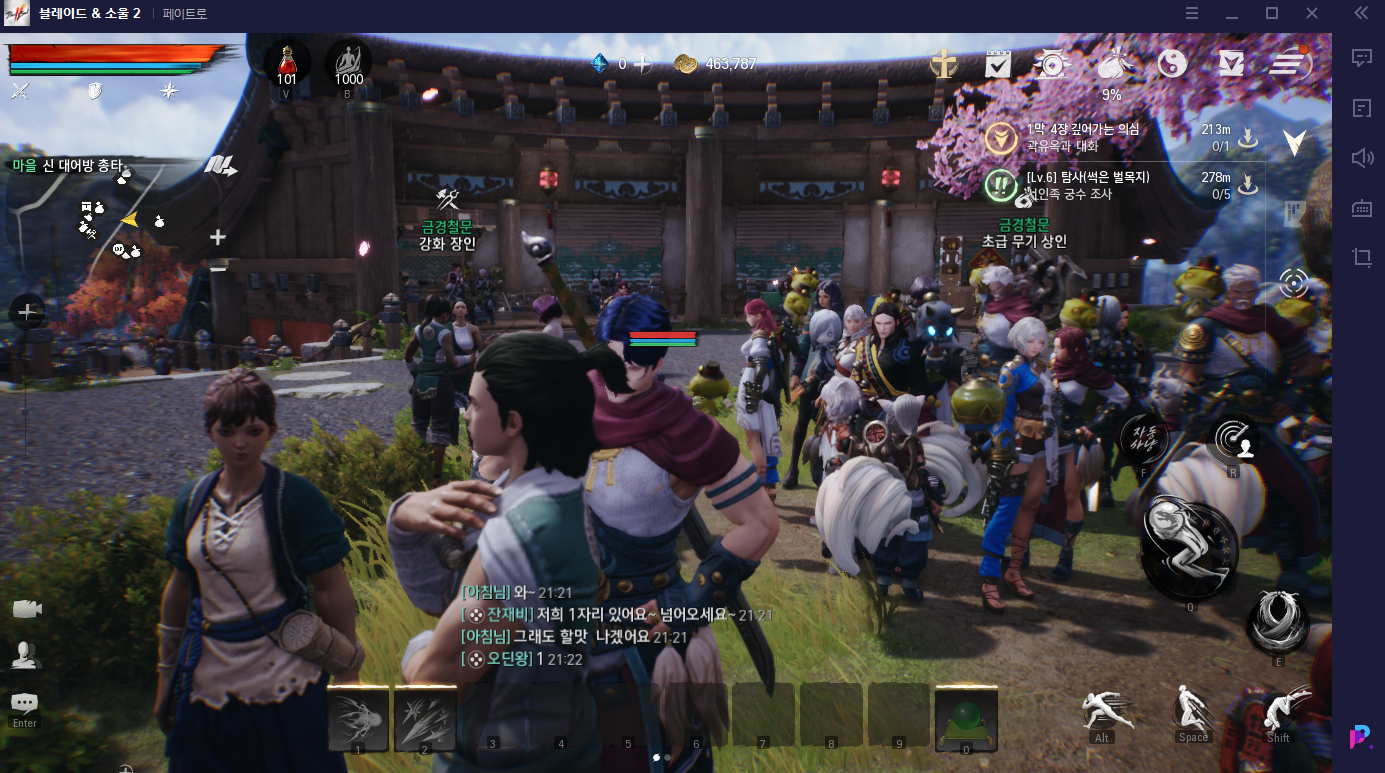Use the red health potion

coord(287,60)
